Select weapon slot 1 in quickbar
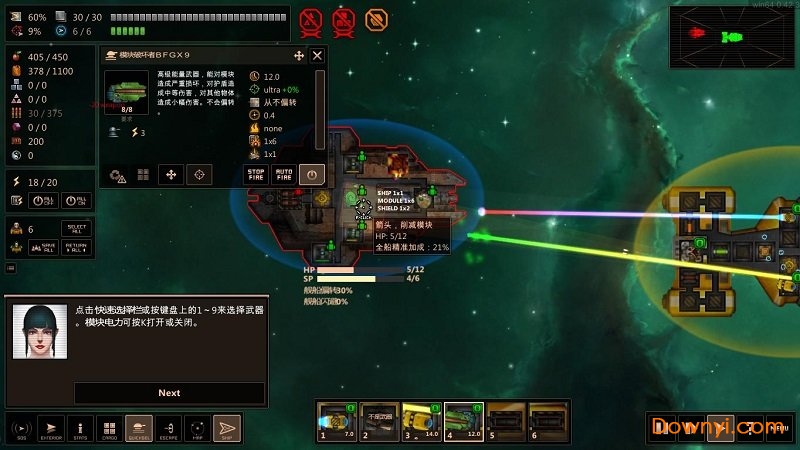This screenshot has height=450, width=800. (x=336, y=421)
